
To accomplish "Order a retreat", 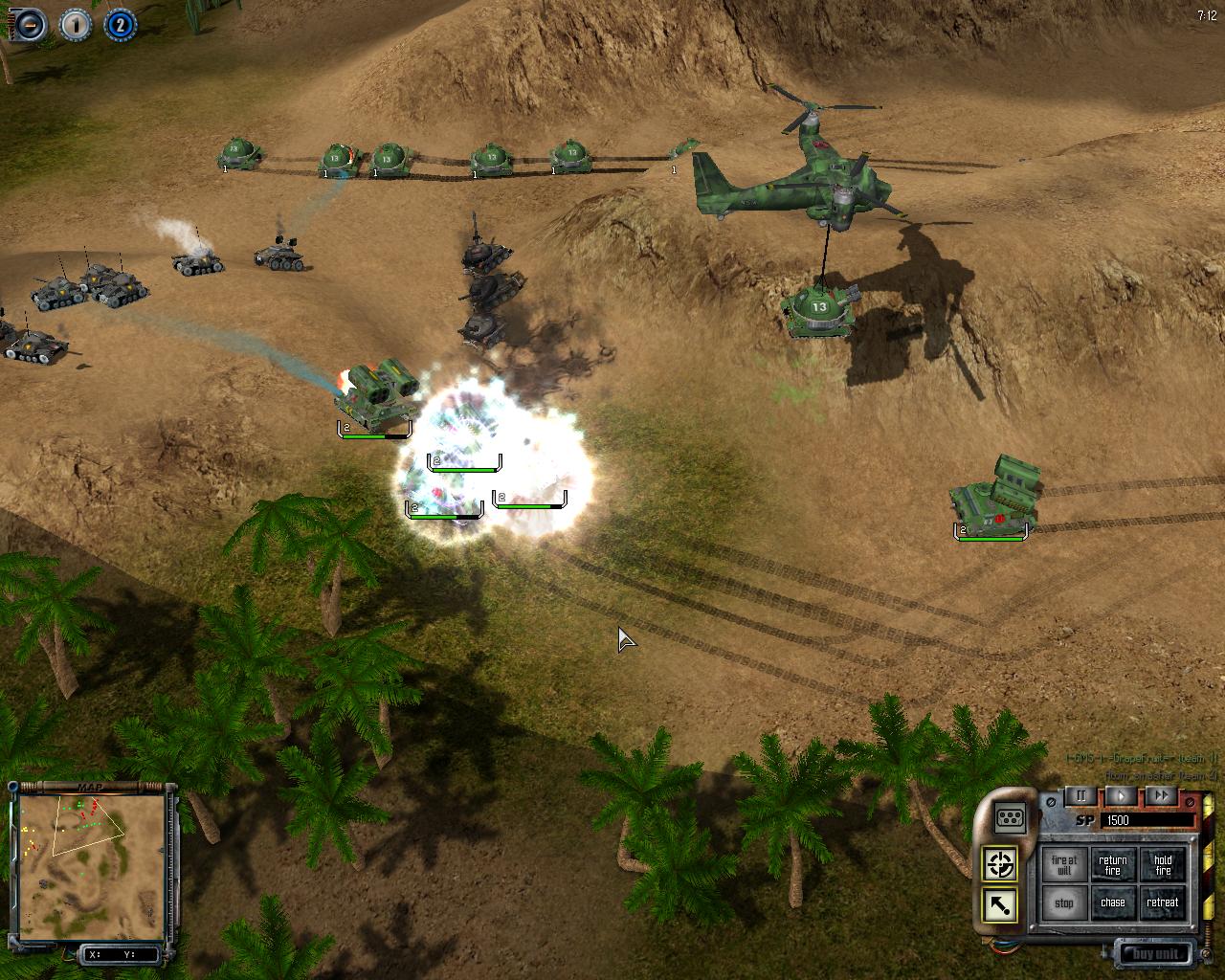I will pos(1162,902).
